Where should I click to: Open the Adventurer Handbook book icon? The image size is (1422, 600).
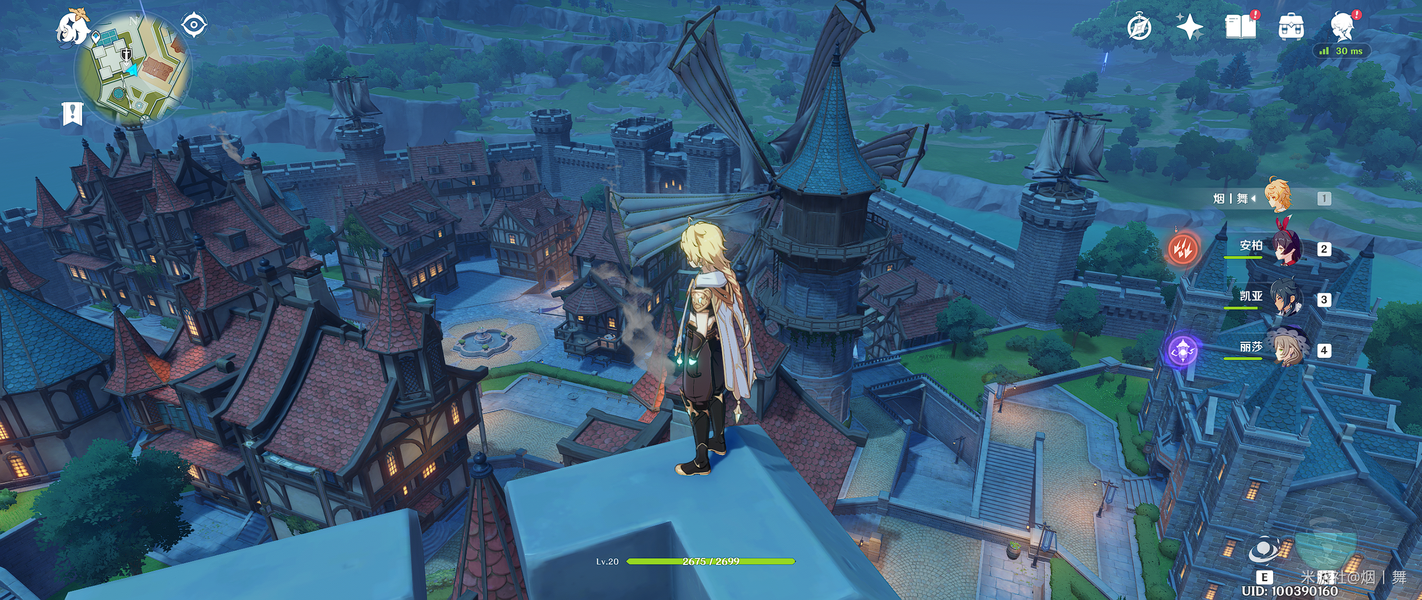1240,27
